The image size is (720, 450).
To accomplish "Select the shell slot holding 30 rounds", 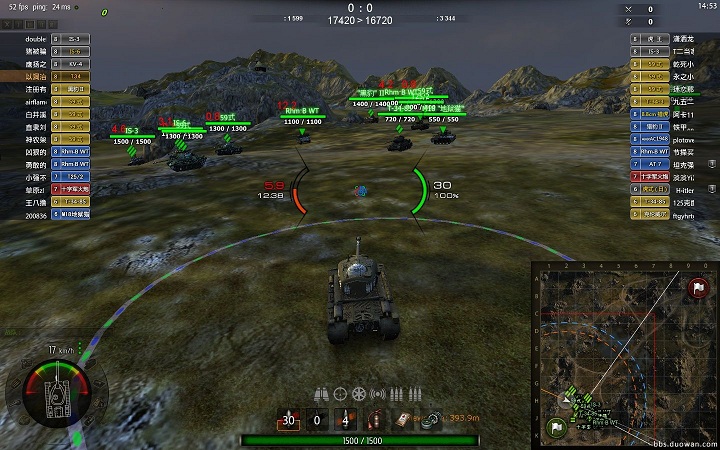I will point(290,421).
